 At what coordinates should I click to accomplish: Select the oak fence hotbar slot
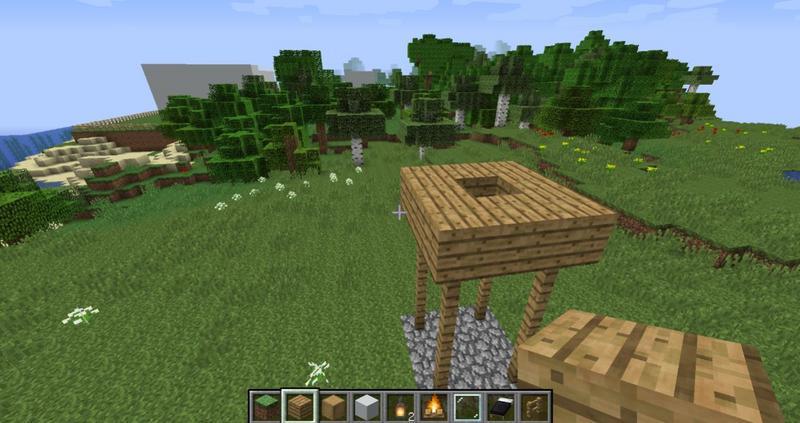(x=535, y=407)
